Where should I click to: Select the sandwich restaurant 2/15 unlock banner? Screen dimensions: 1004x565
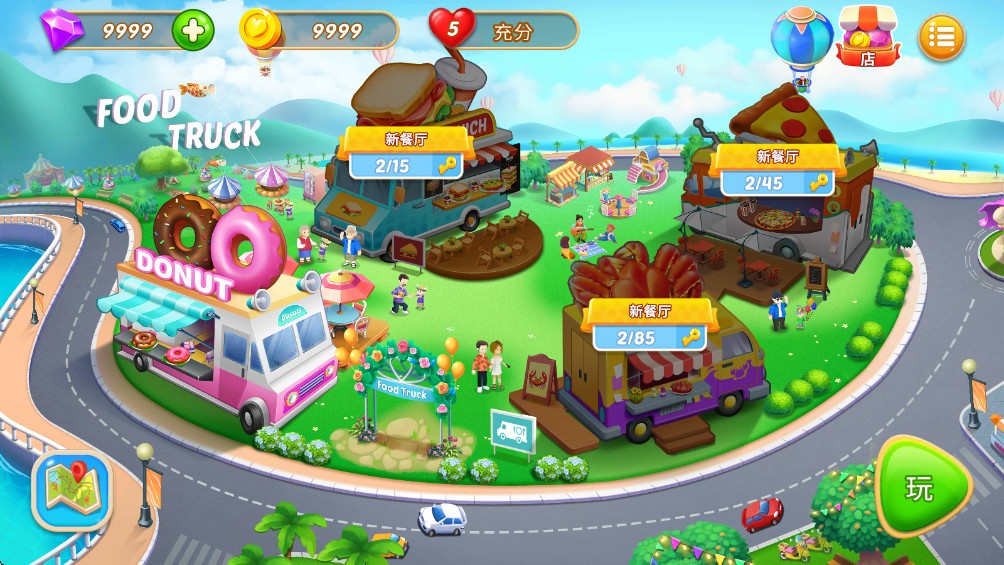point(406,155)
